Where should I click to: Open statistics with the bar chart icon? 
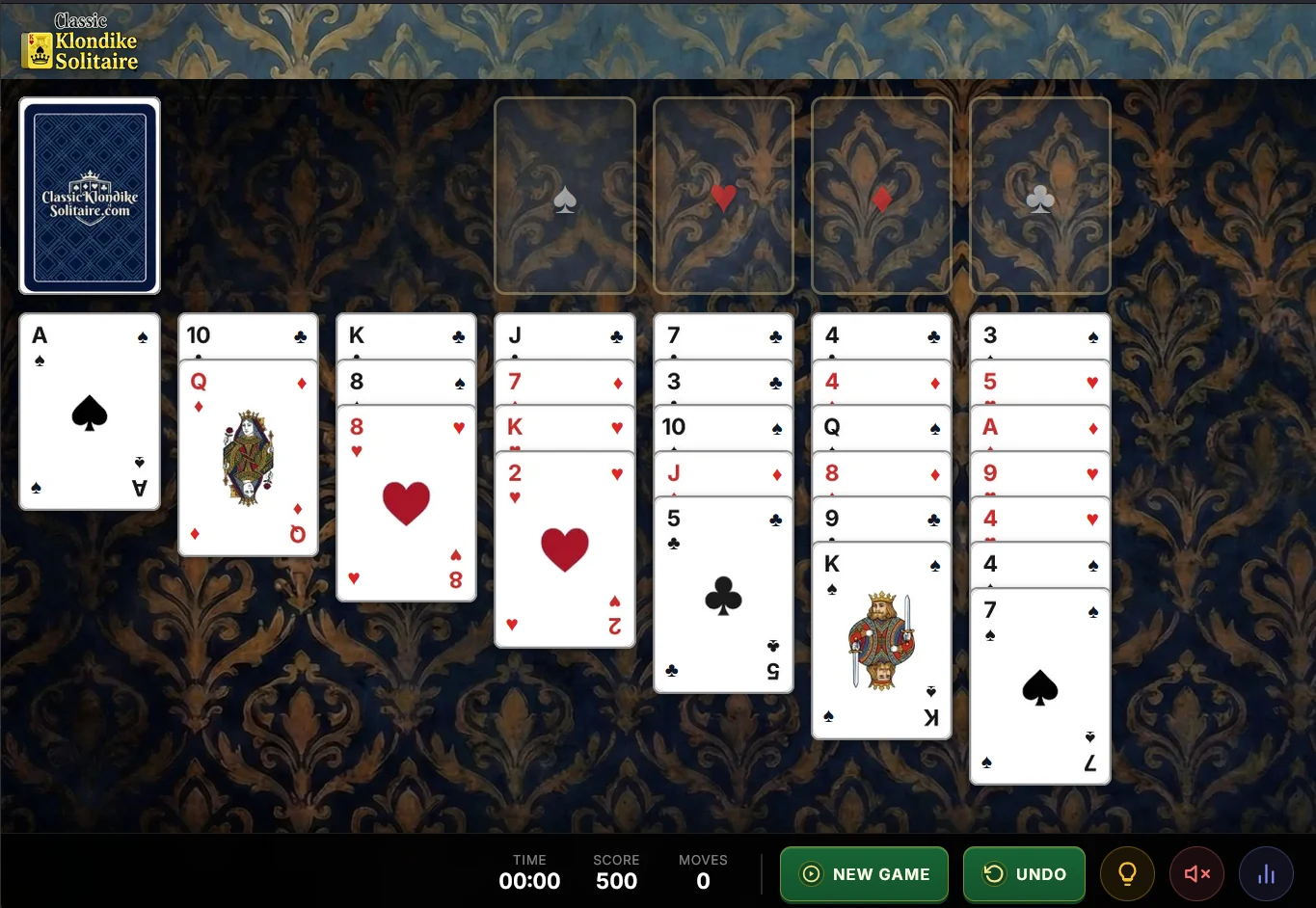1266,873
